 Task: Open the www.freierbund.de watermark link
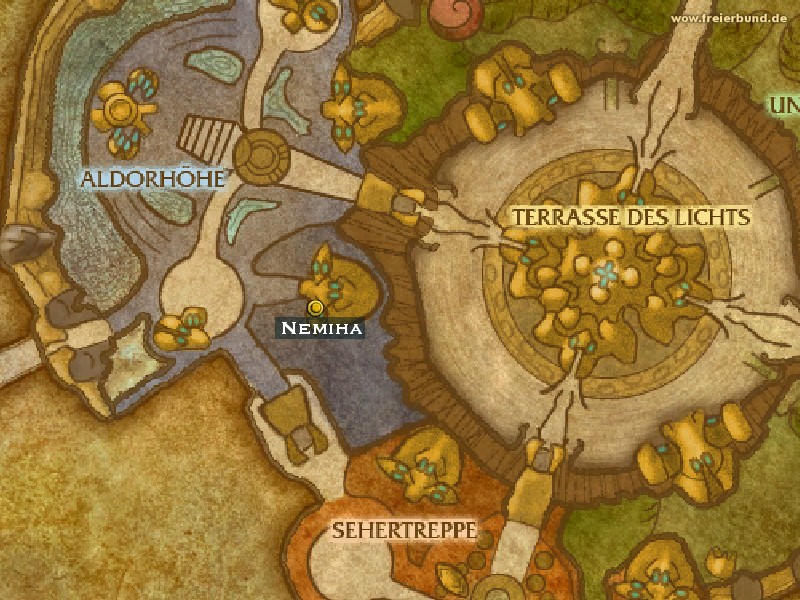733,19
